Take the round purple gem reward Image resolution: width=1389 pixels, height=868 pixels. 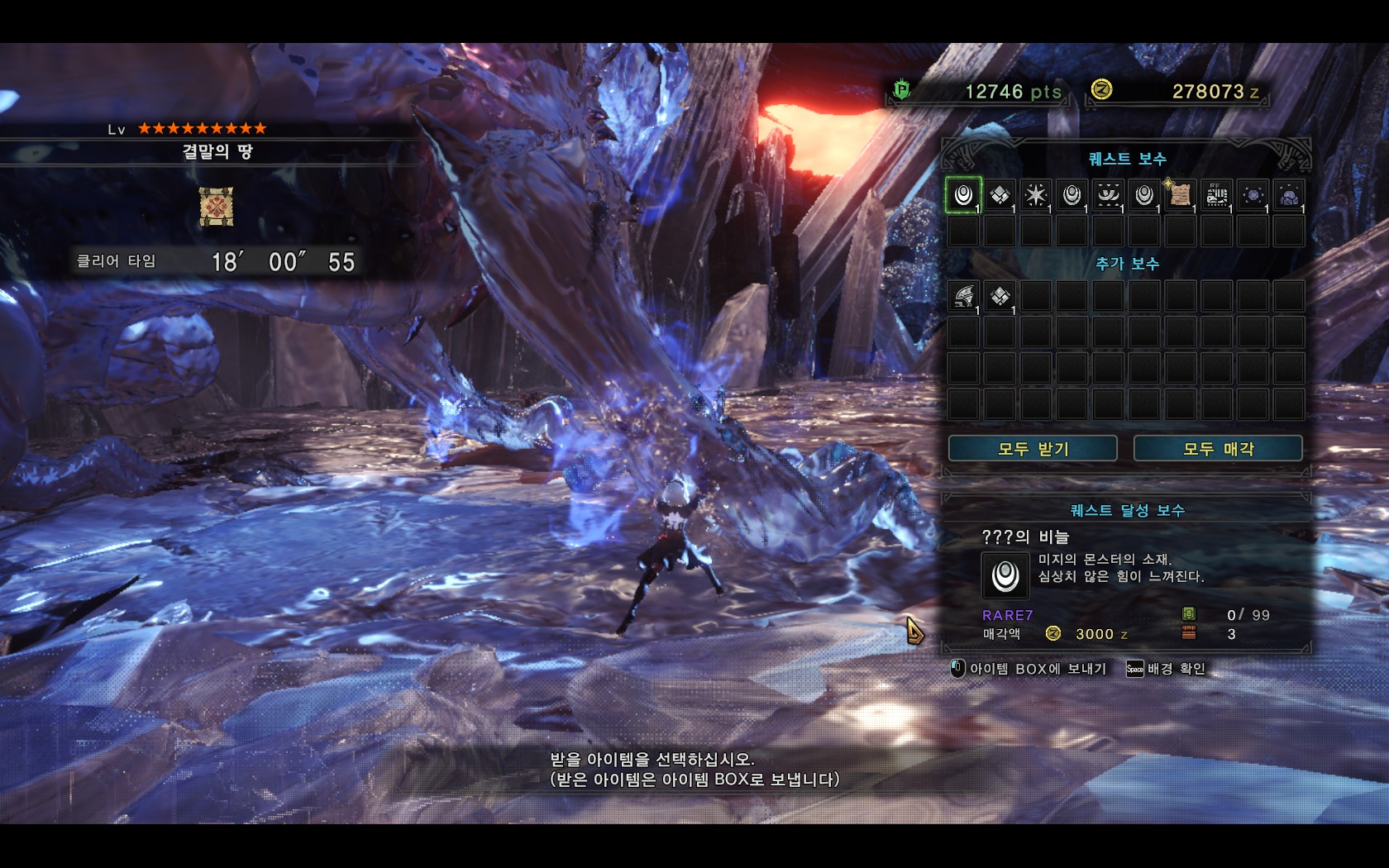pos(1253,195)
